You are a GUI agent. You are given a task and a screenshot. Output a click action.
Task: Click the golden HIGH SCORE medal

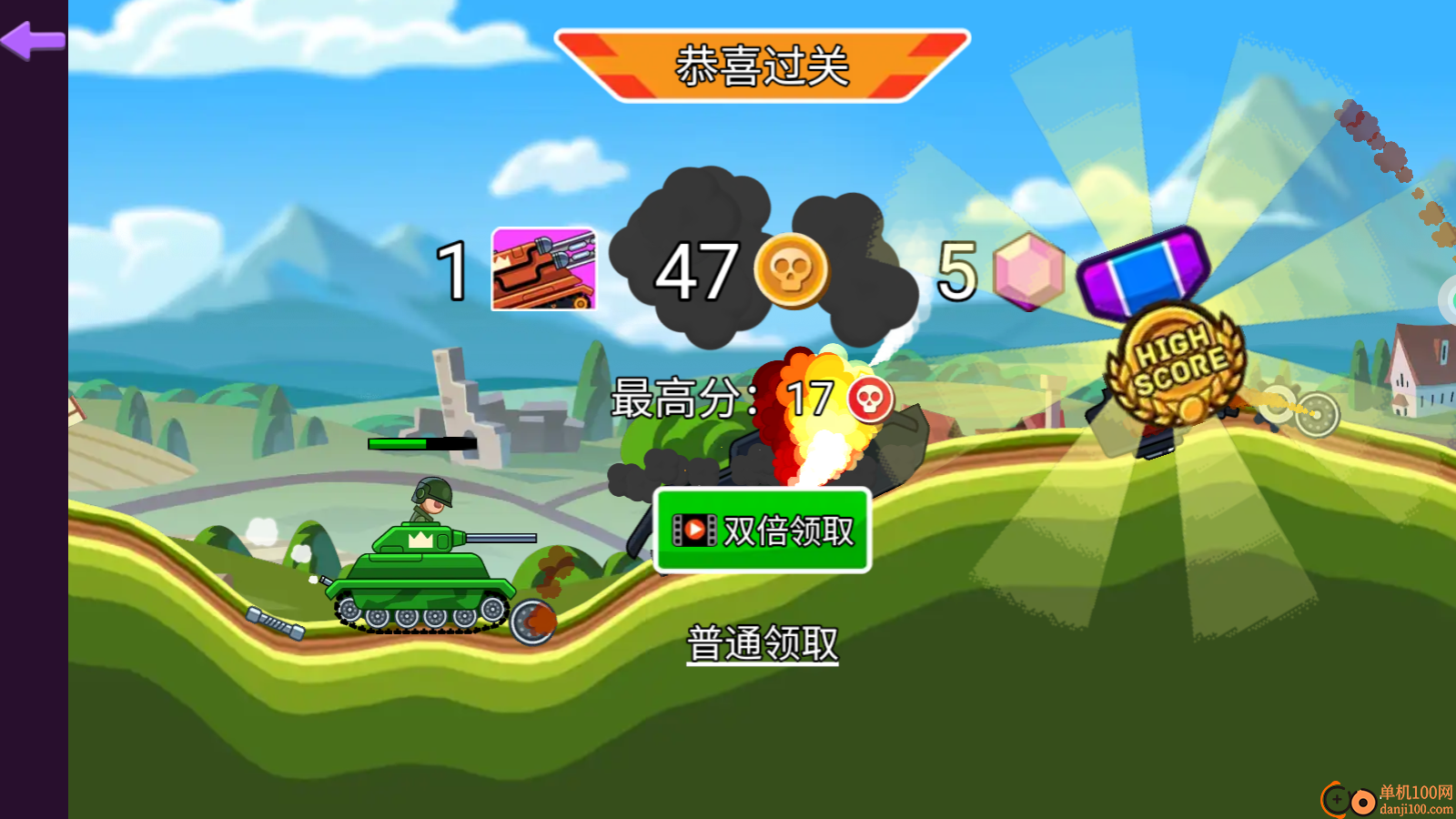pyautogui.click(x=1177, y=364)
